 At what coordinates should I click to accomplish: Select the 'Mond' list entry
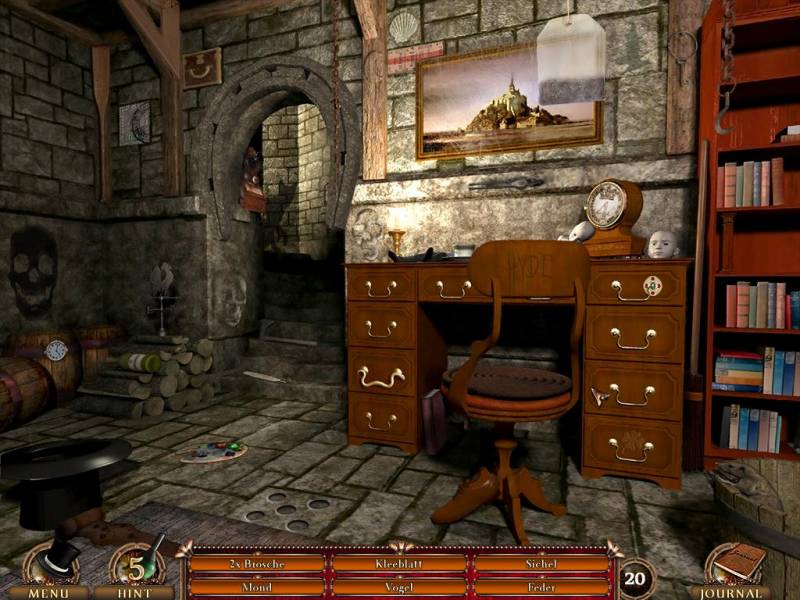[x=257, y=587]
